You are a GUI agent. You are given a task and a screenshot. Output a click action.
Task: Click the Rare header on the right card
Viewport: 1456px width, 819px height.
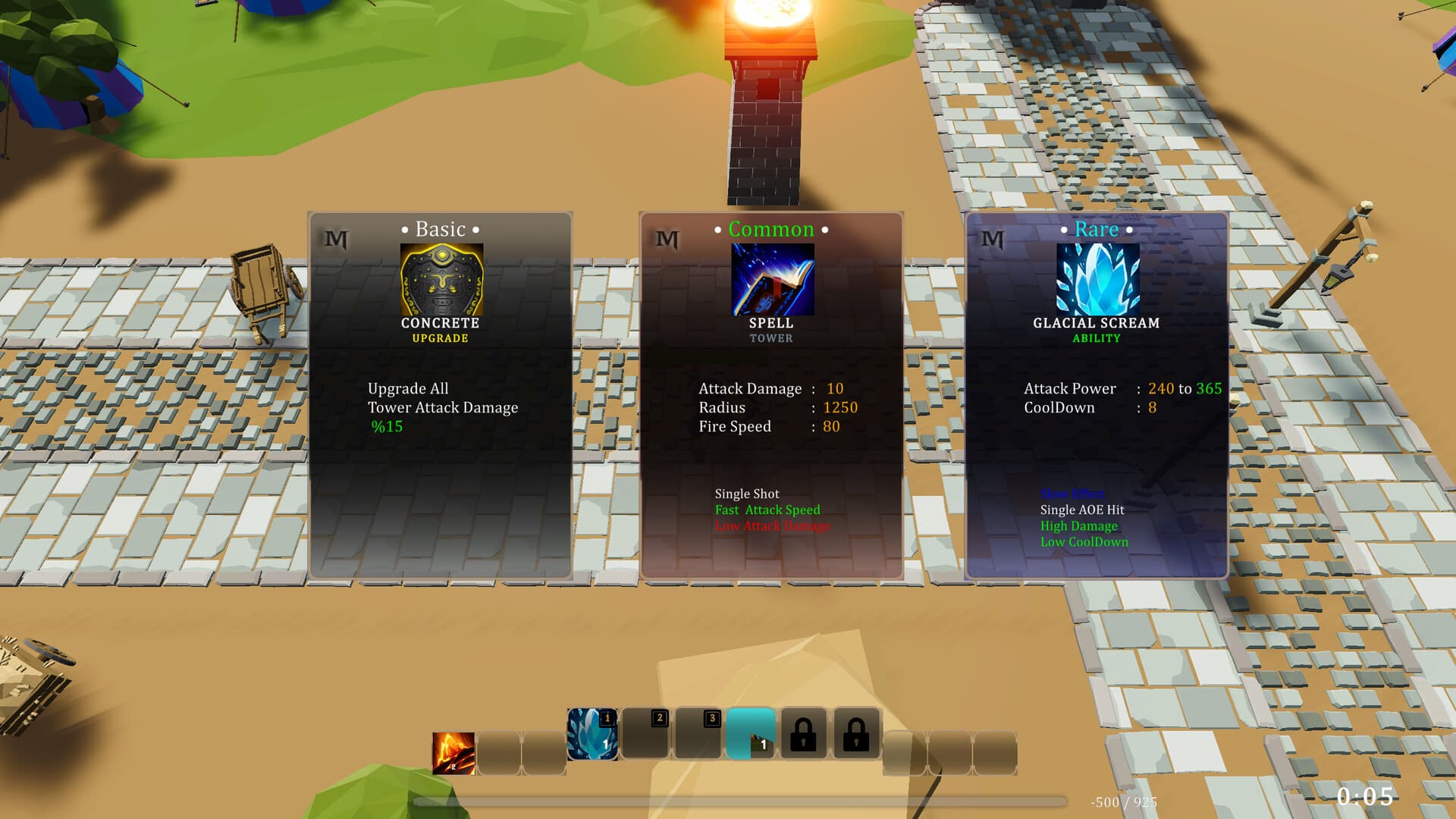point(1097,228)
